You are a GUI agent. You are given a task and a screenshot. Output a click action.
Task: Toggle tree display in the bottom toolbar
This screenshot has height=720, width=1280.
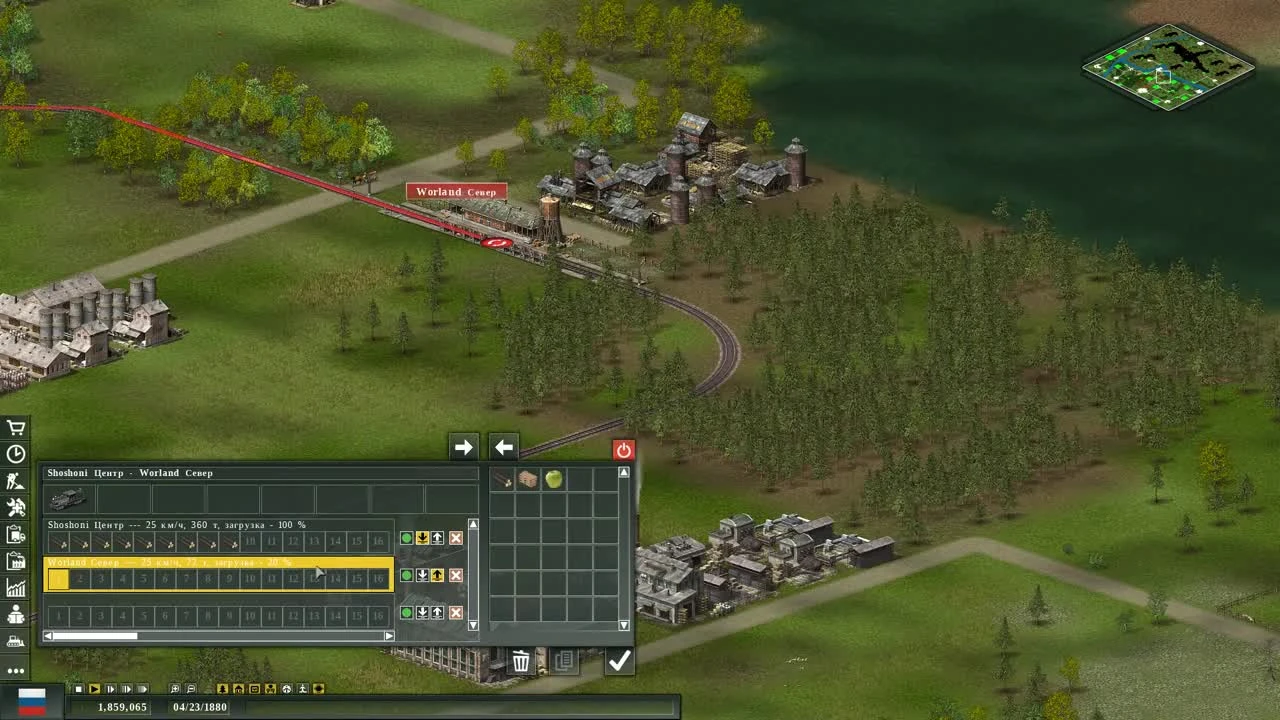(x=221, y=689)
